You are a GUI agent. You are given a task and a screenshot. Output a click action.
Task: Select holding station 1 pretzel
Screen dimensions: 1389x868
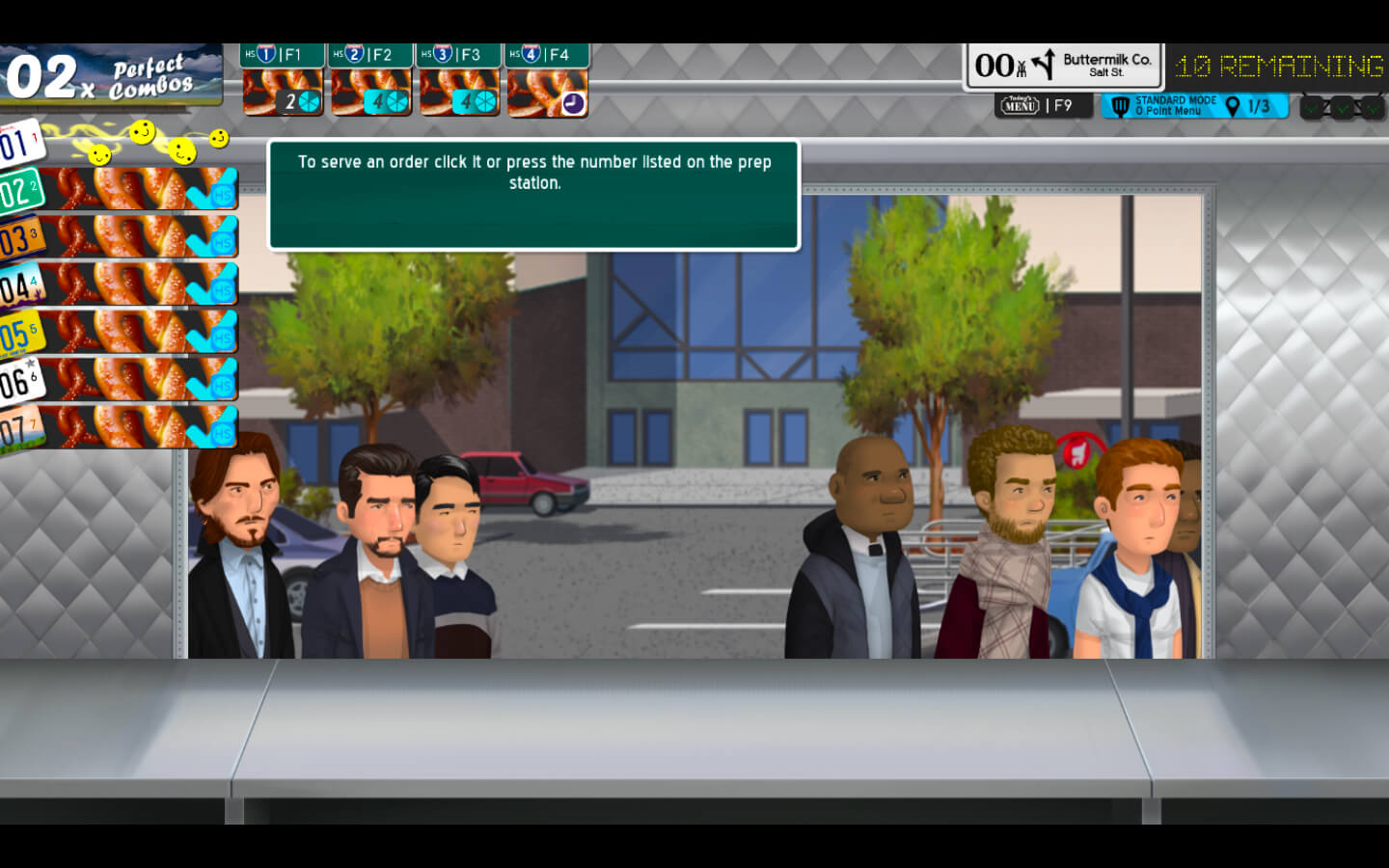click(282, 93)
